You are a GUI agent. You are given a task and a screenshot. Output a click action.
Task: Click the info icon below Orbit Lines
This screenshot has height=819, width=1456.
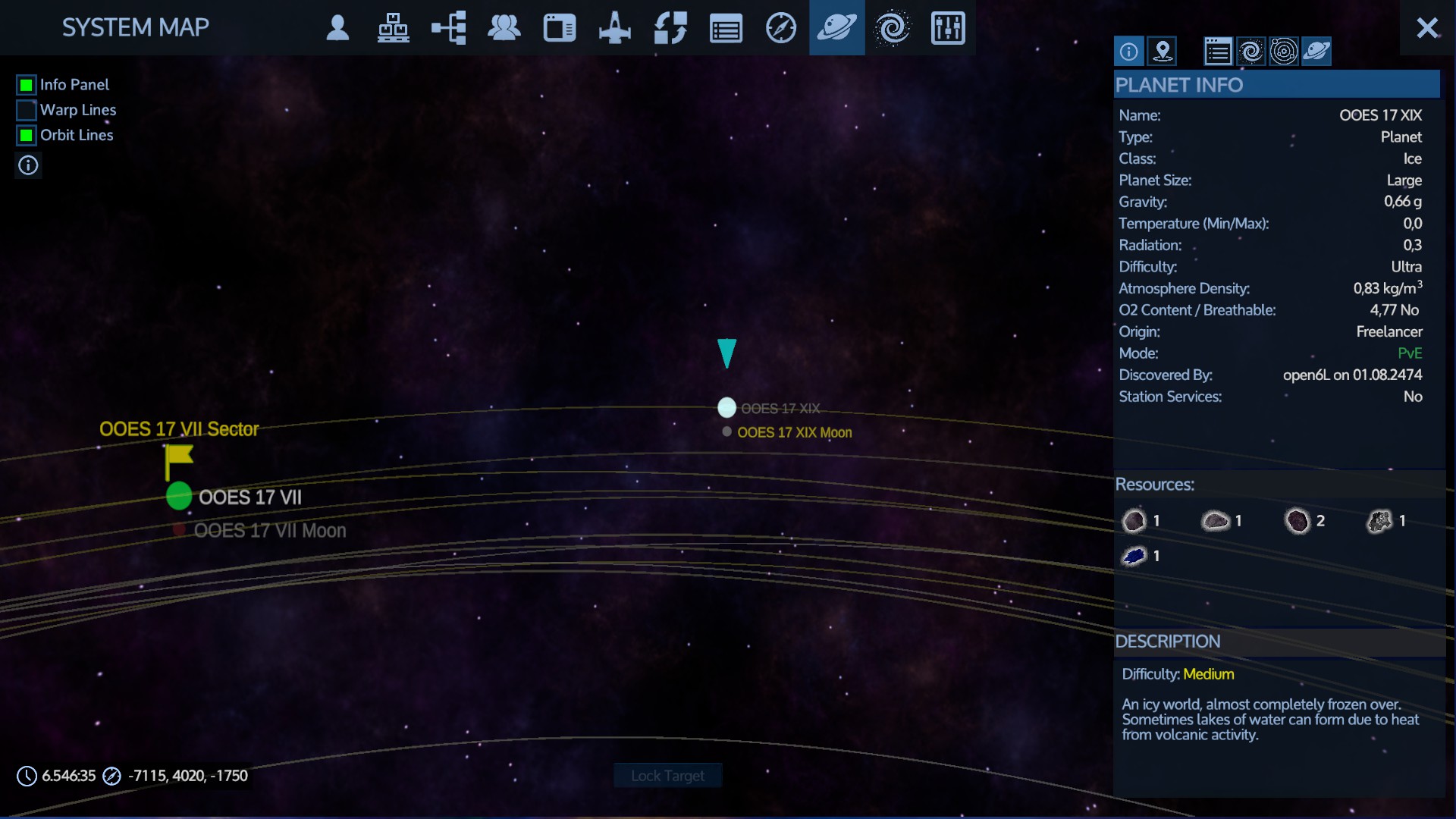tap(28, 165)
